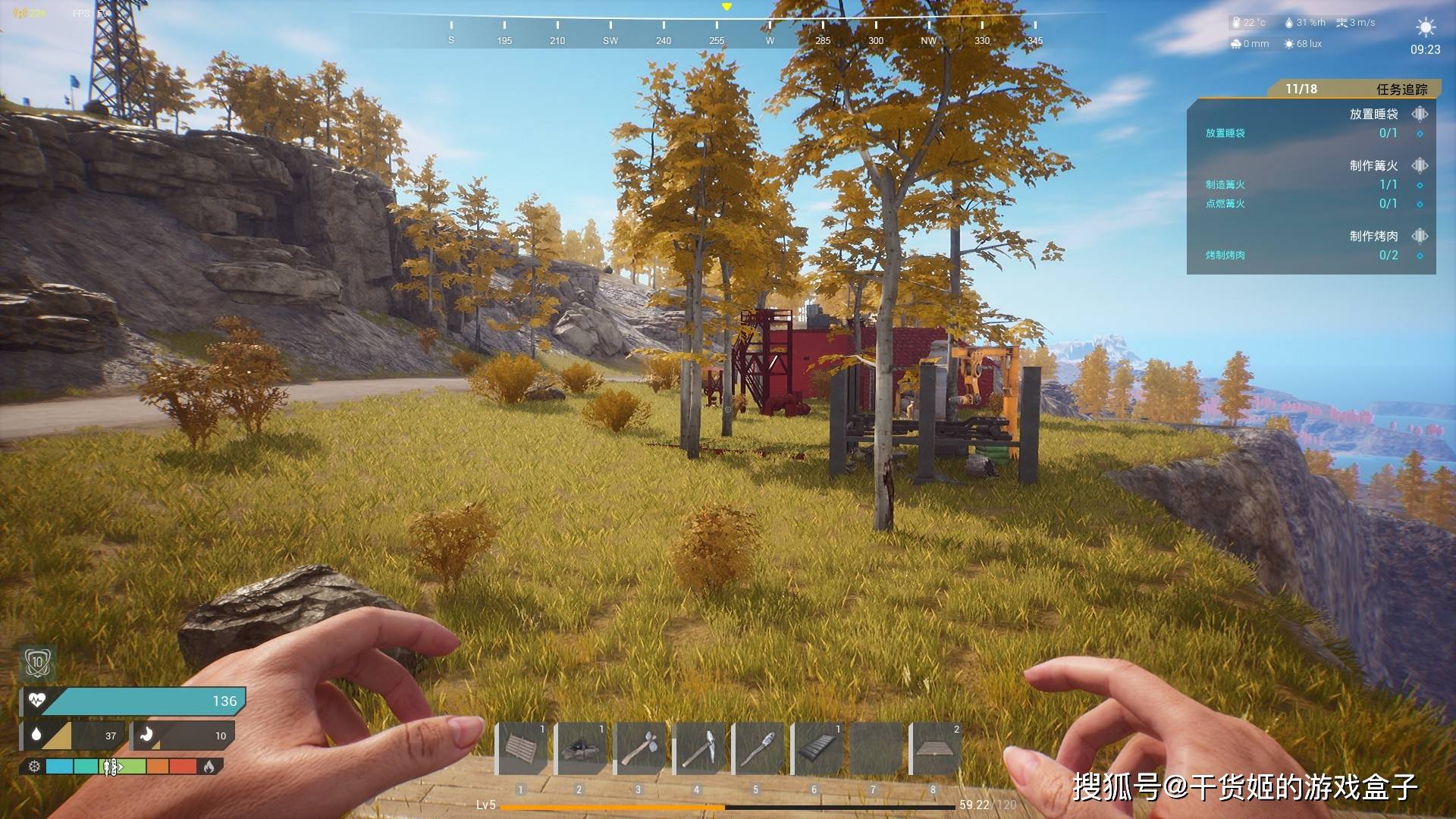
Task: Click the track icon beside 制作篝火 quest
Action: click(x=1420, y=165)
